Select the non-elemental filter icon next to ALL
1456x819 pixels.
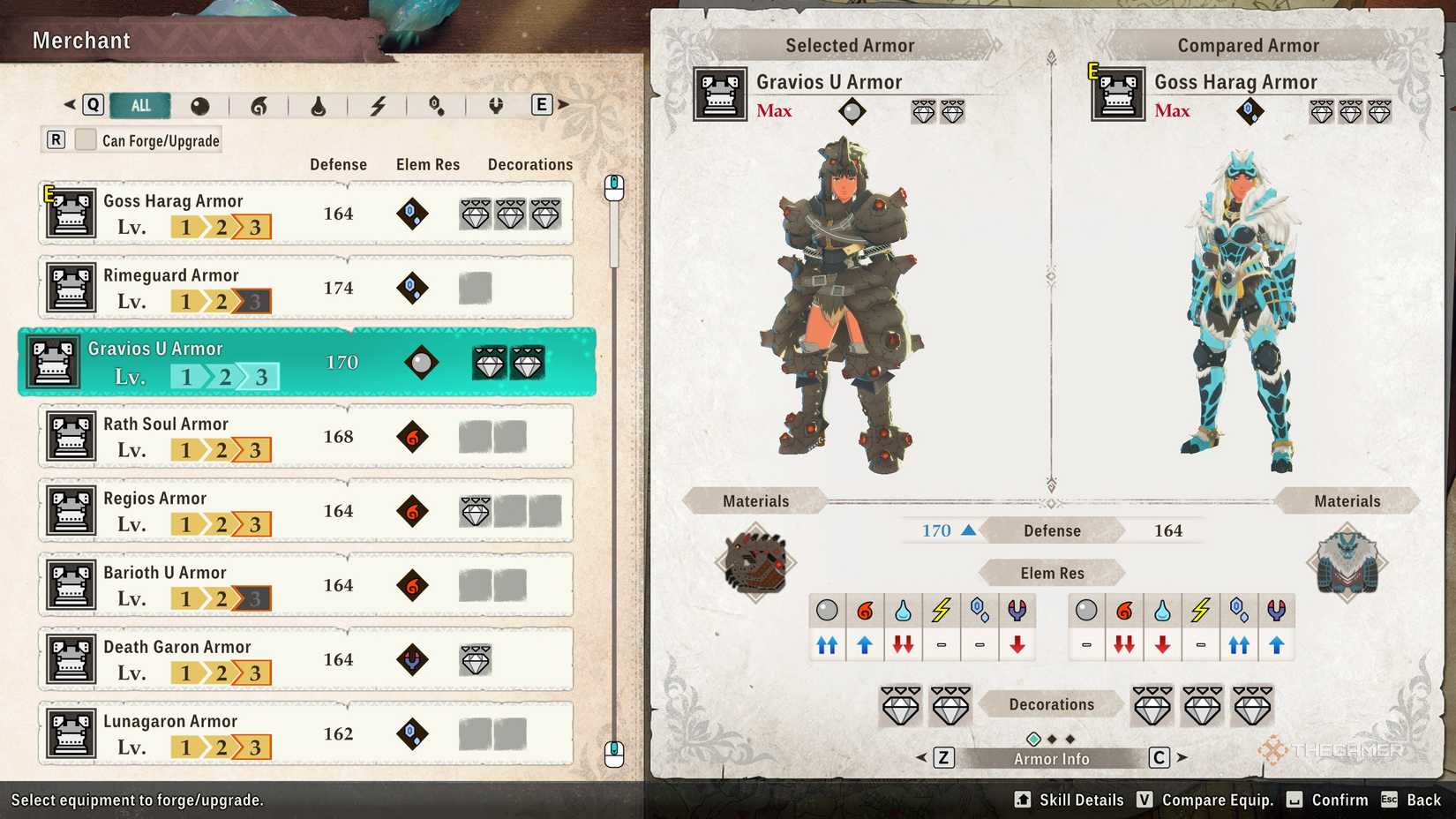[200, 105]
